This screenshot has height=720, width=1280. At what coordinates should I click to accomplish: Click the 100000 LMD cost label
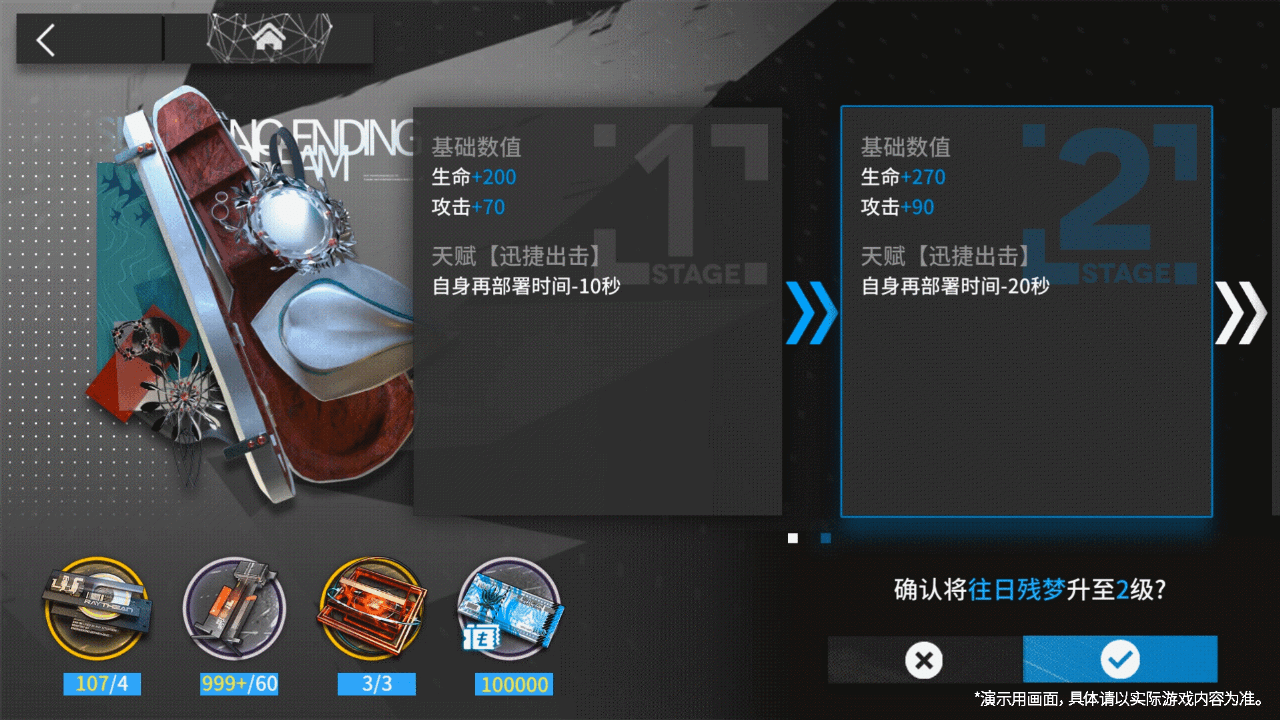(513, 684)
